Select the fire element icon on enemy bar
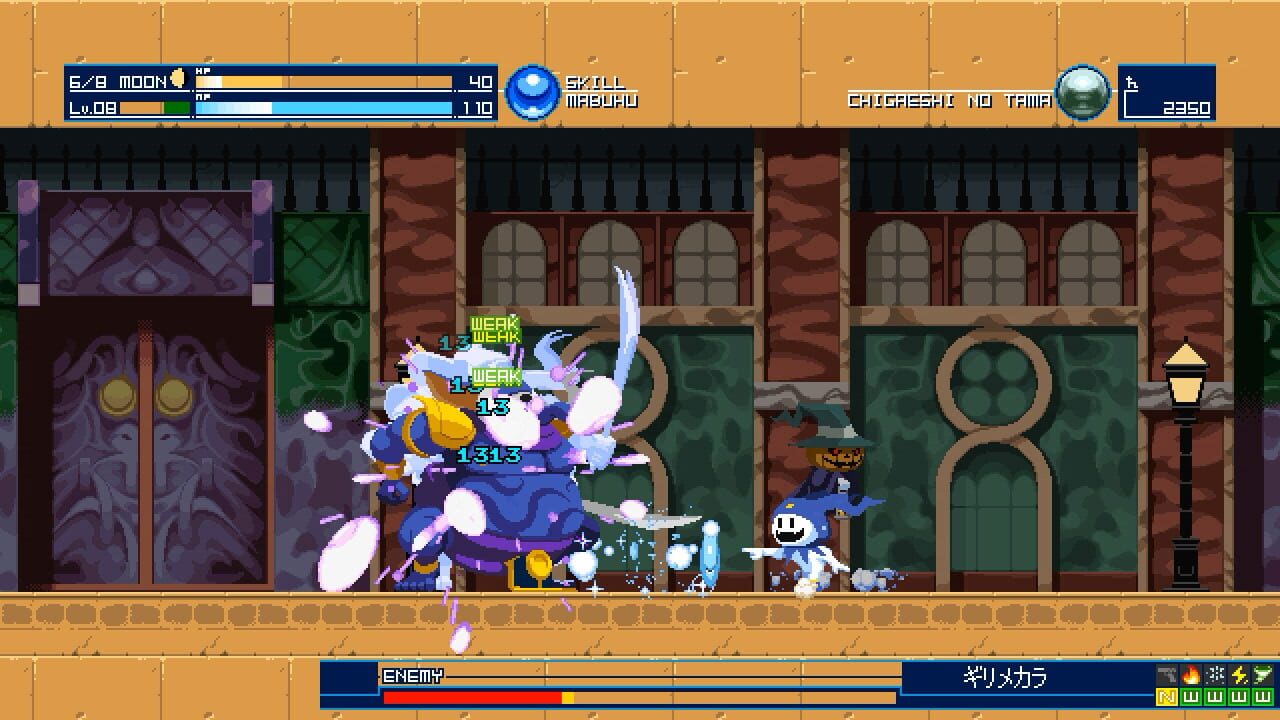Screen dimensions: 1280x720 click(x=1191, y=674)
